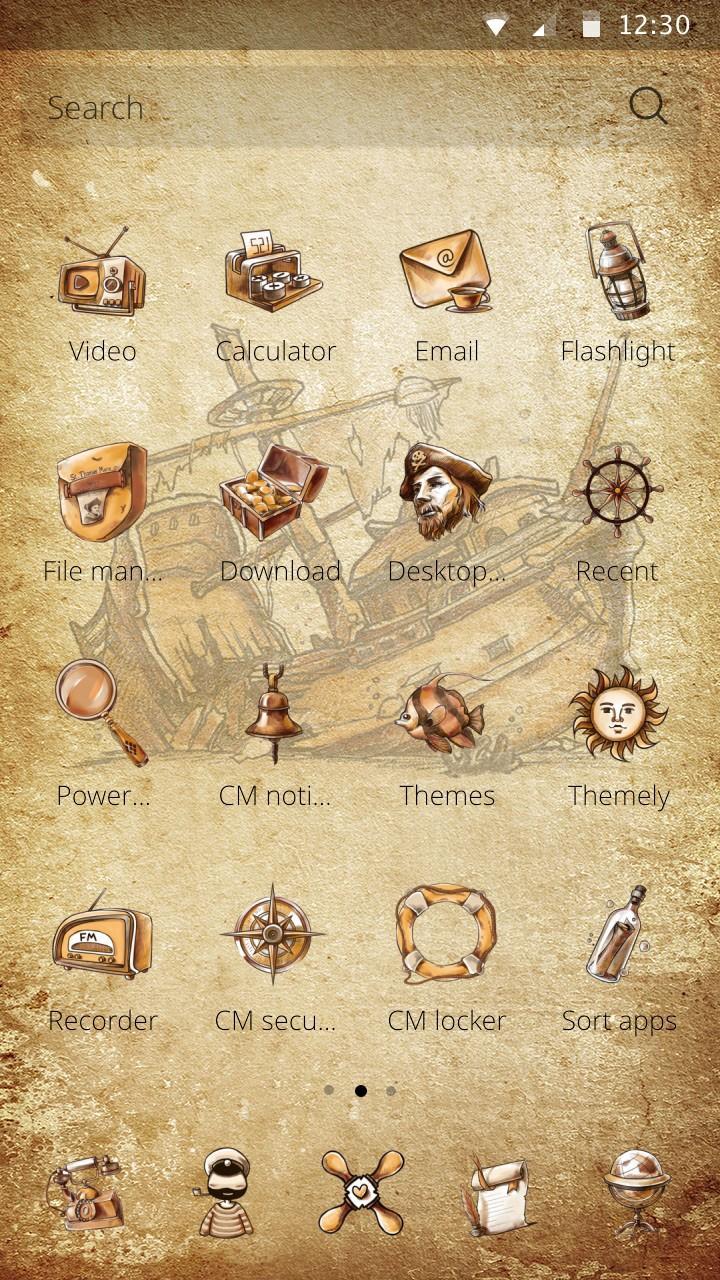Open the File manager satchel
The width and height of the screenshot is (720, 1280).
[102, 492]
